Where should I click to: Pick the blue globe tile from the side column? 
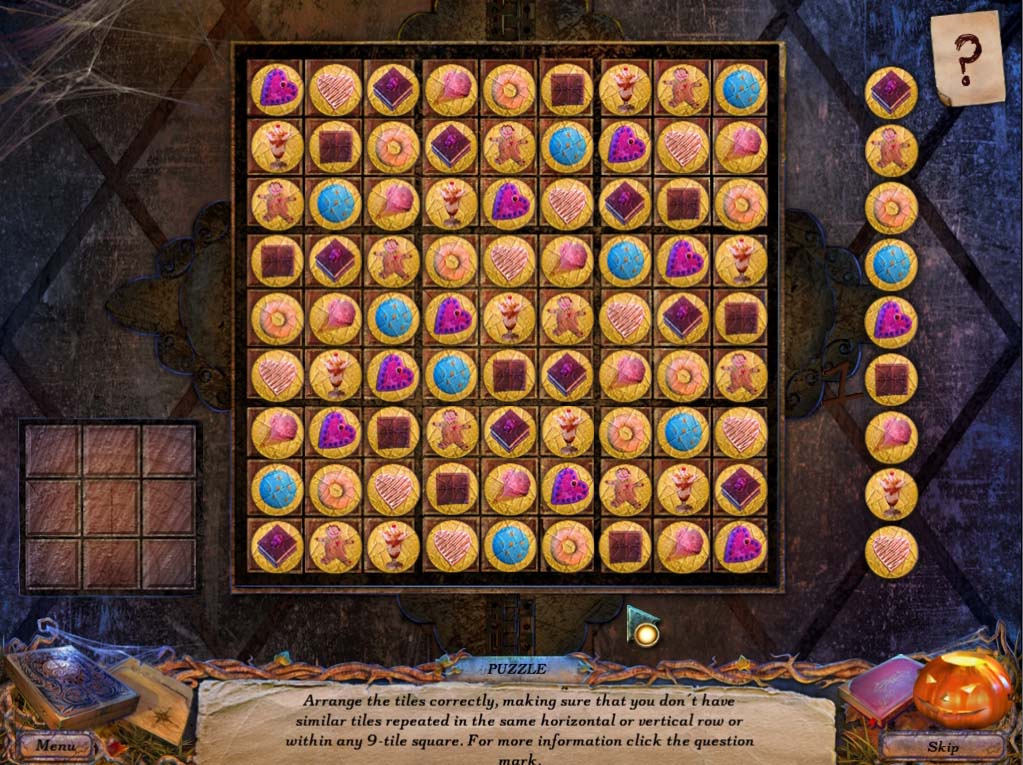pyautogui.click(x=891, y=265)
